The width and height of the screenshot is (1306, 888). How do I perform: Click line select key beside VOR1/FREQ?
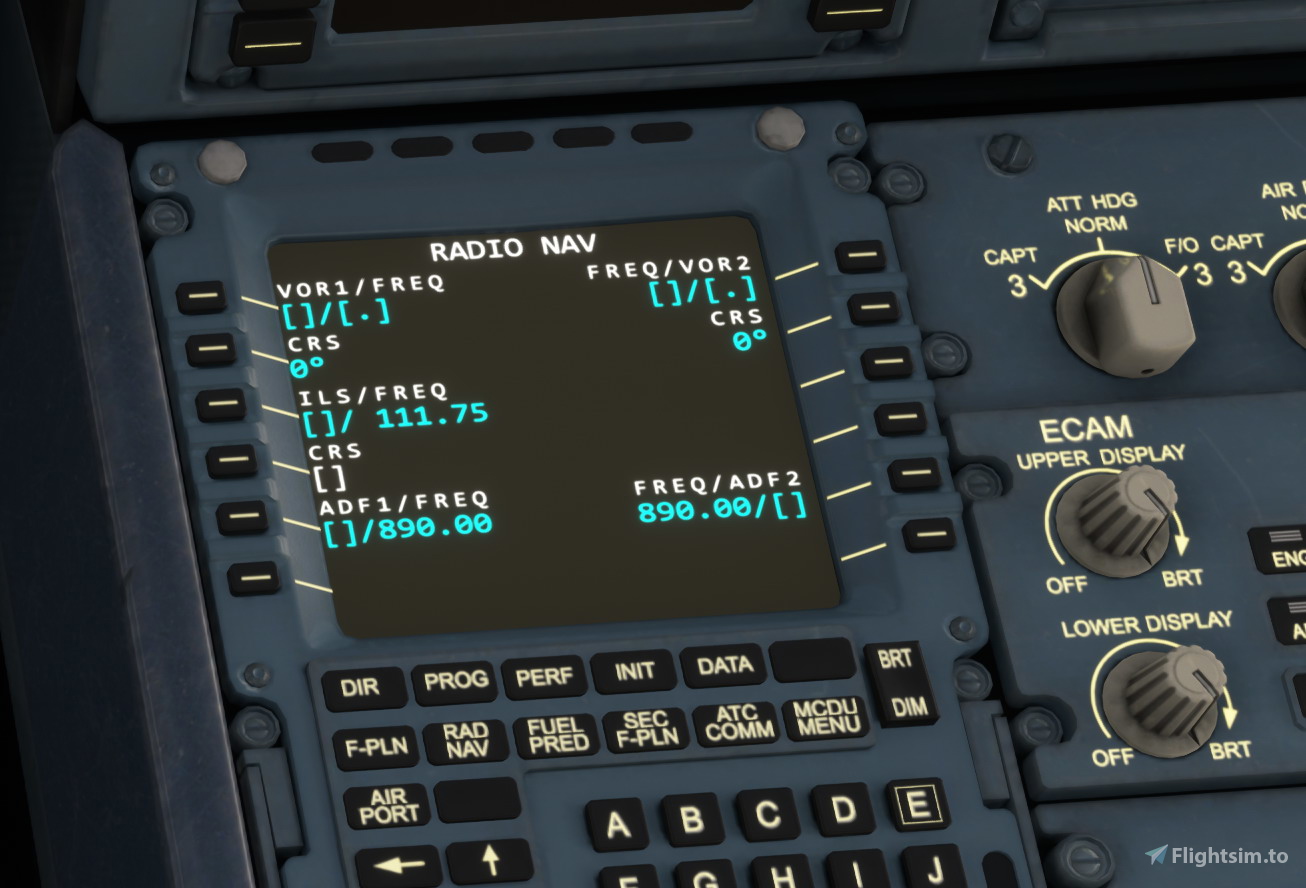coord(203,297)
